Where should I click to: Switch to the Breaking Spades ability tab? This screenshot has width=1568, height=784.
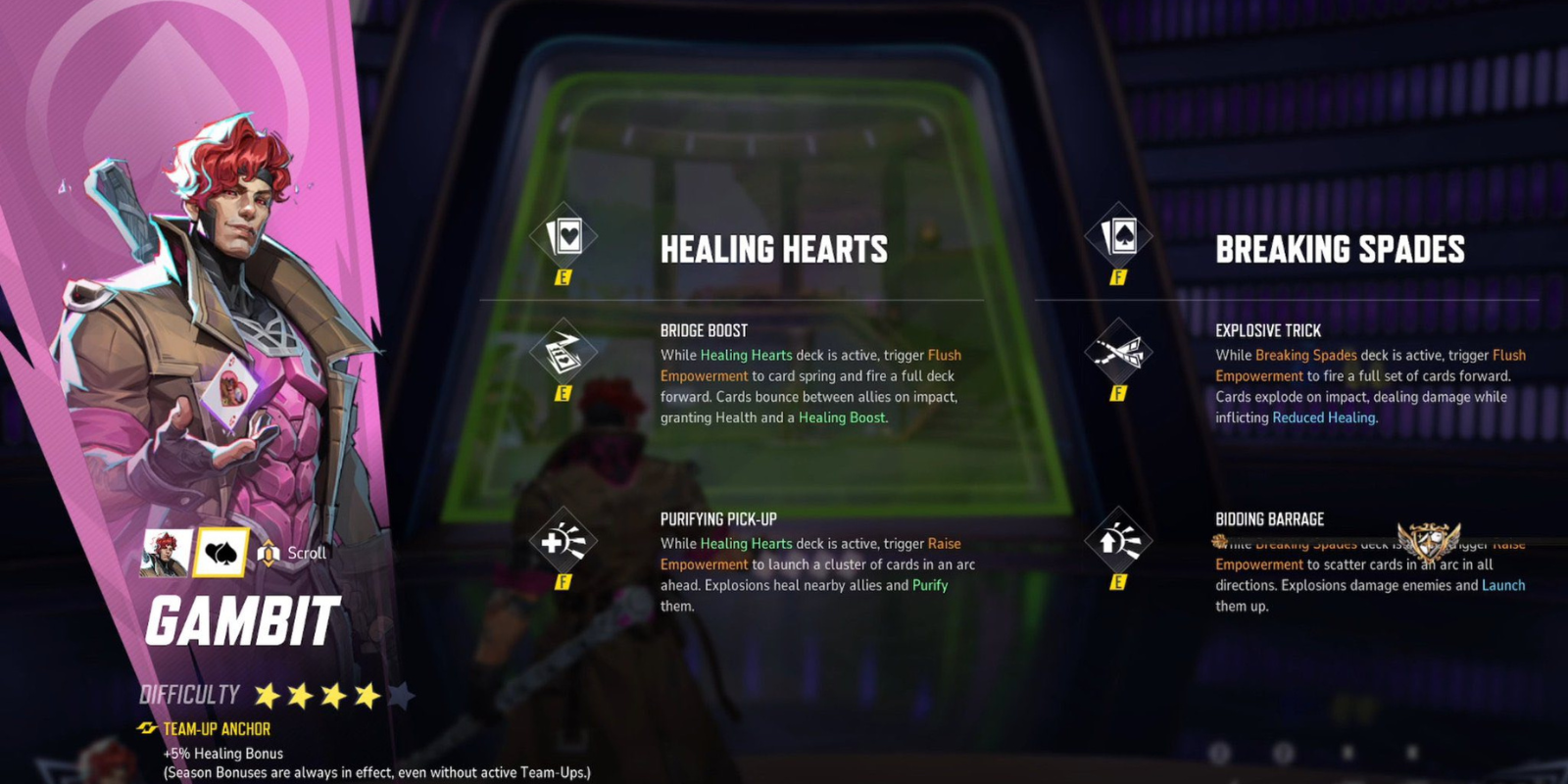1340,248
